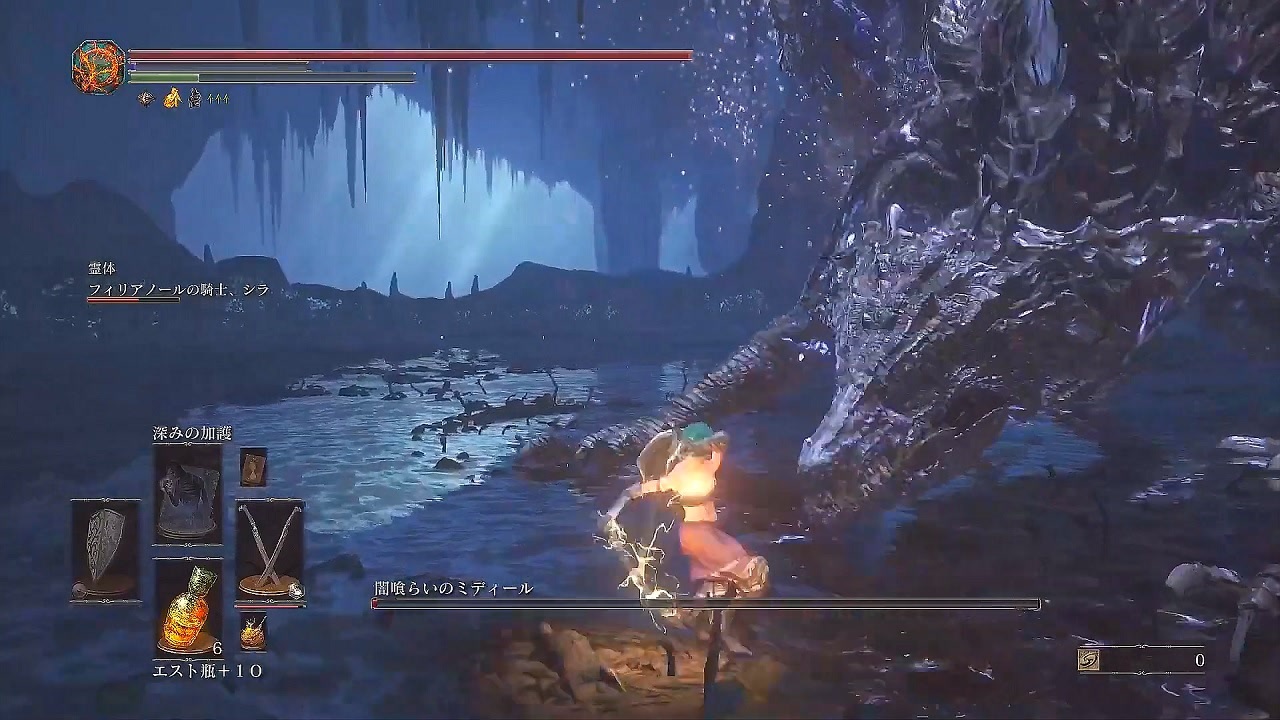
Task: Click the small hourglass item icon above weapons
Action: [252, 468]
